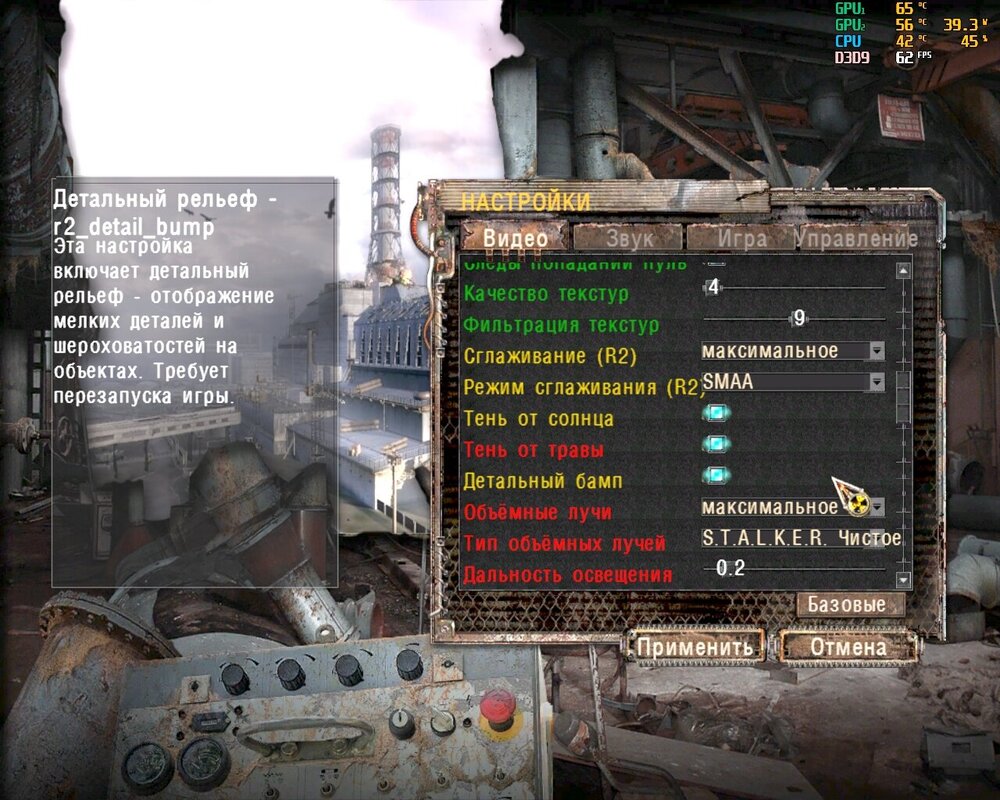Choose the Тип объёмных лучей dropdown
The height and width of the screenshot is (800, 1000).
800,539
